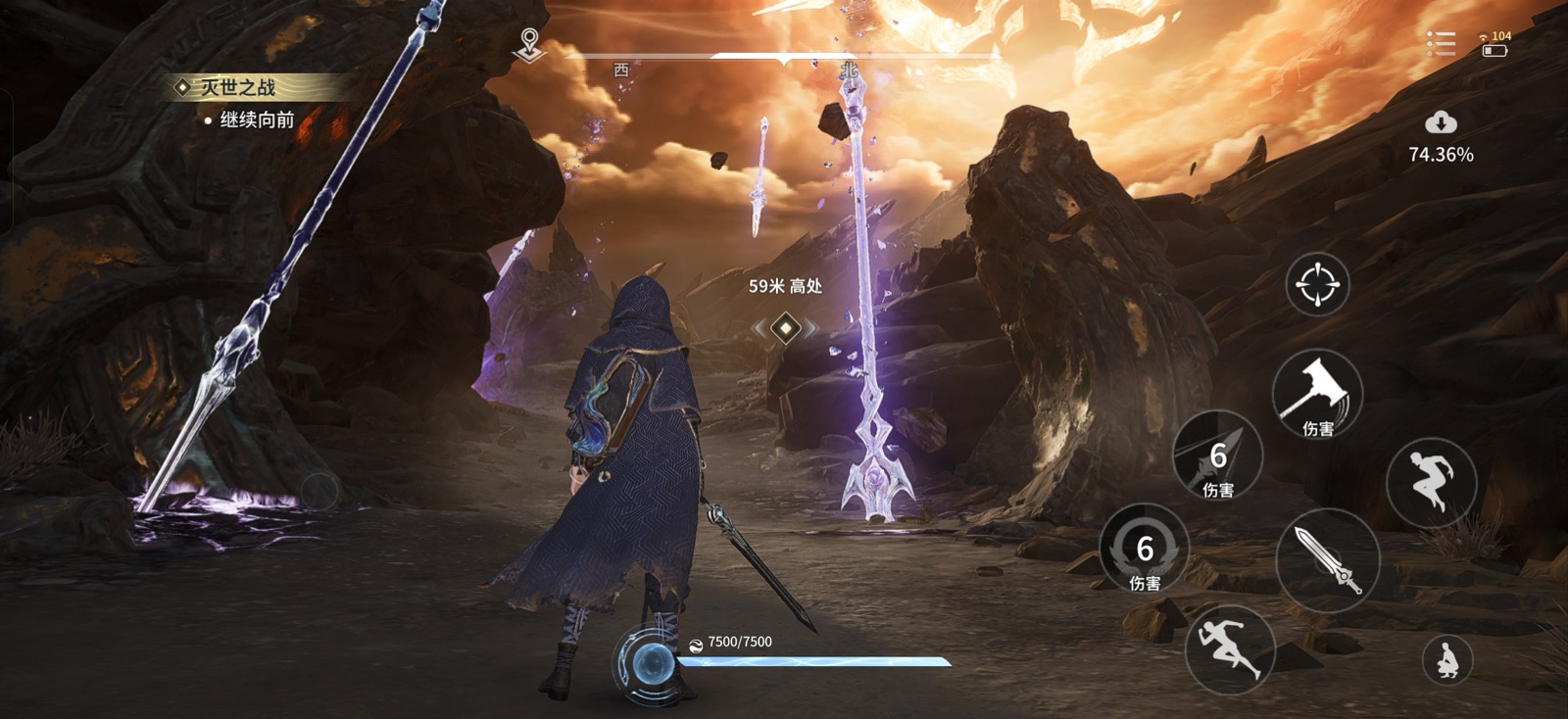This screenshot has width=1568, height=719.
Task: Activate the wreath damage skill on cooldown
Action: [1144, 551]
